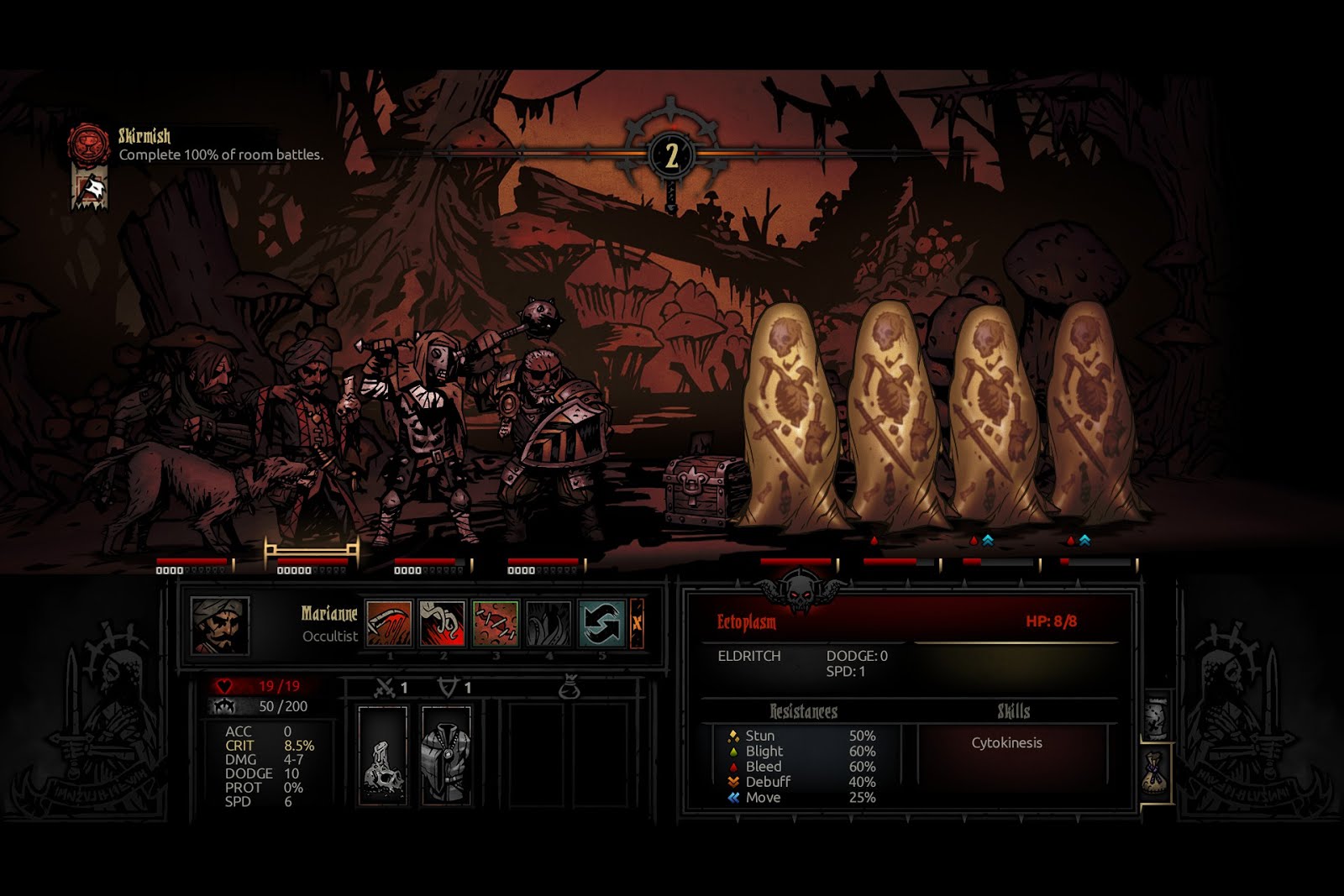Pass the turn with the orange X button

click(637, 623)
